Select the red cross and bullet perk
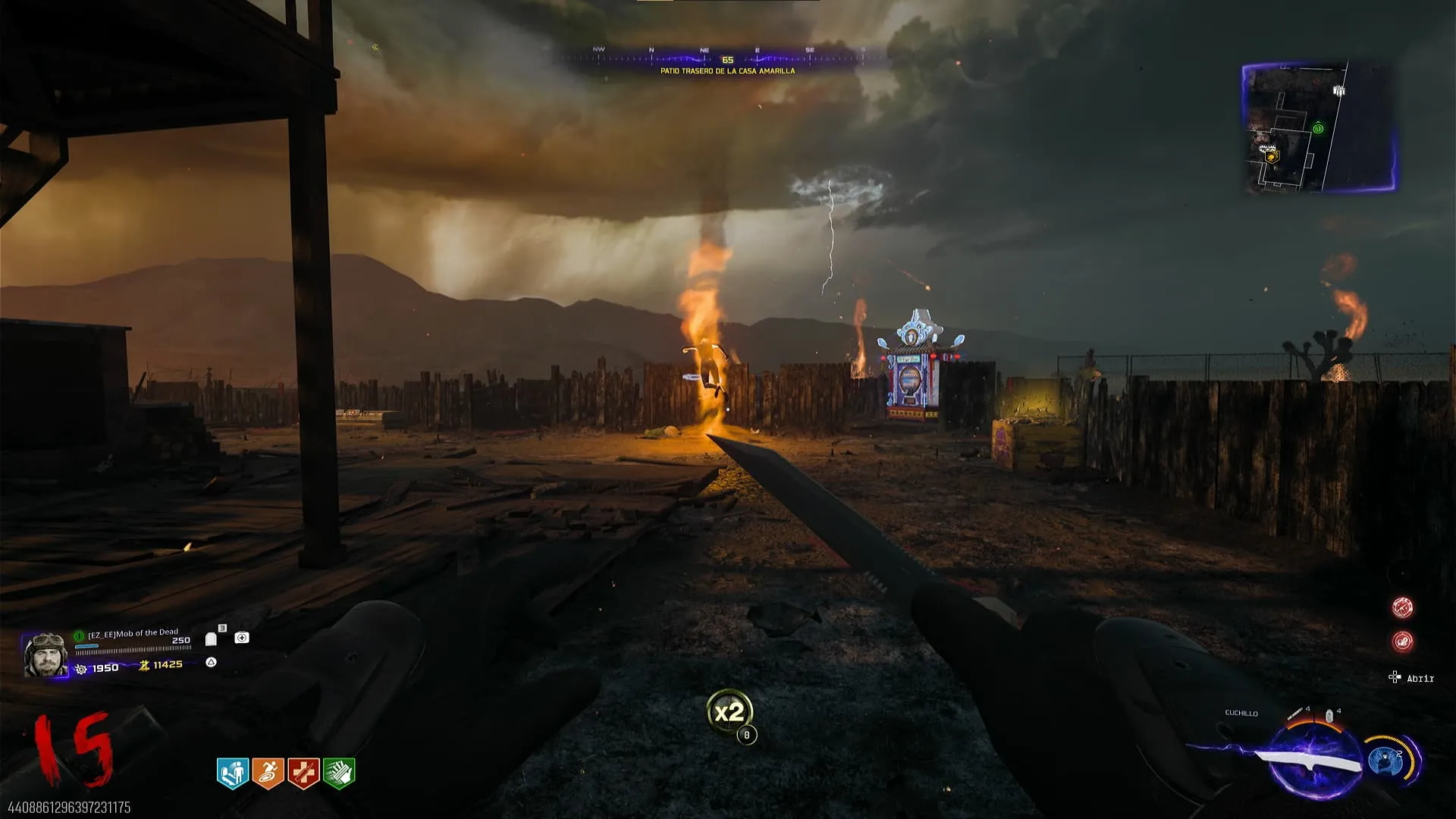Viewport: 1456px width, 819px height. (303, 773)
